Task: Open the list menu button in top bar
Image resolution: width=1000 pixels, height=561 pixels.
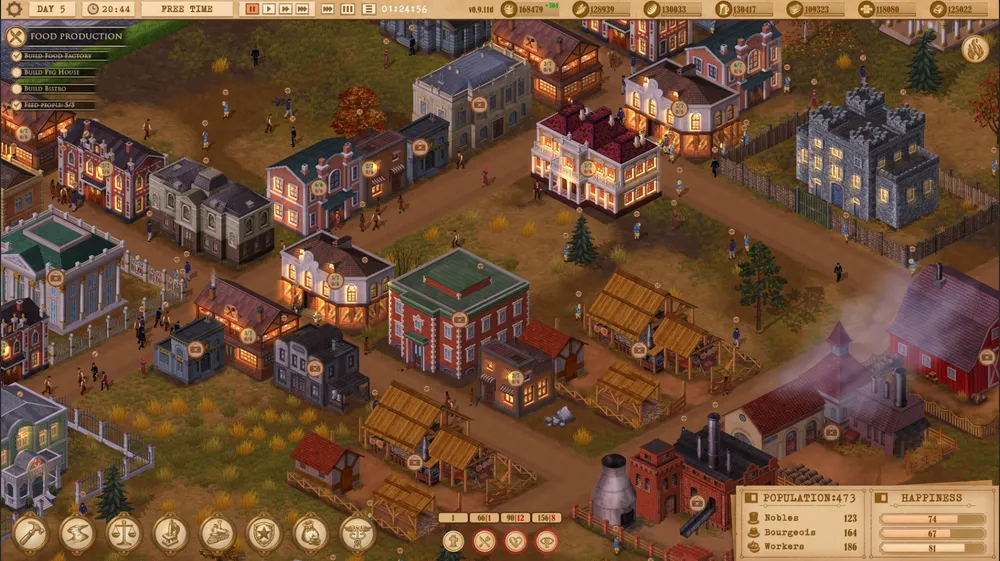Action: coord(368,9)
